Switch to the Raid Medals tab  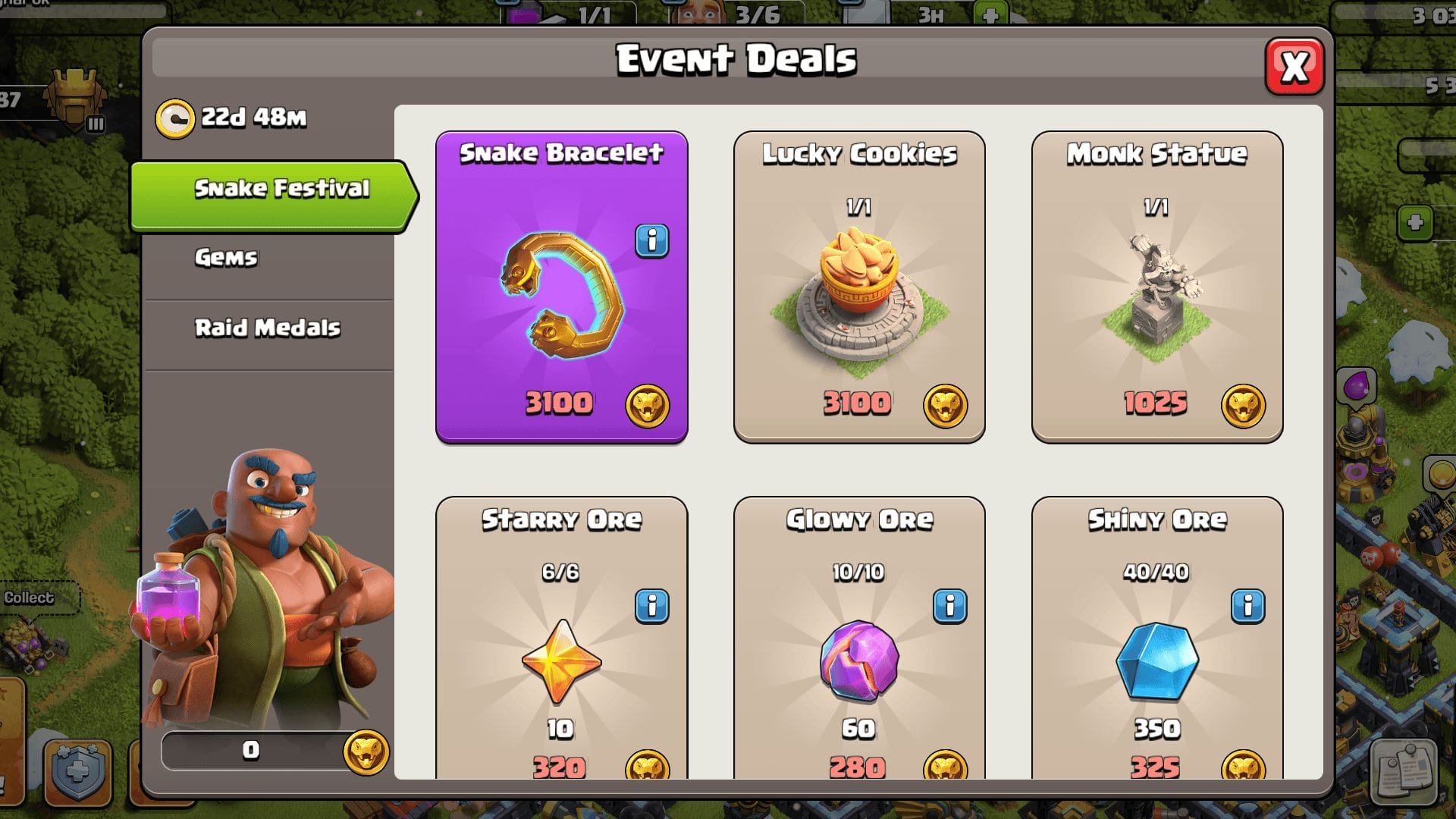click(x=266, y=328)
